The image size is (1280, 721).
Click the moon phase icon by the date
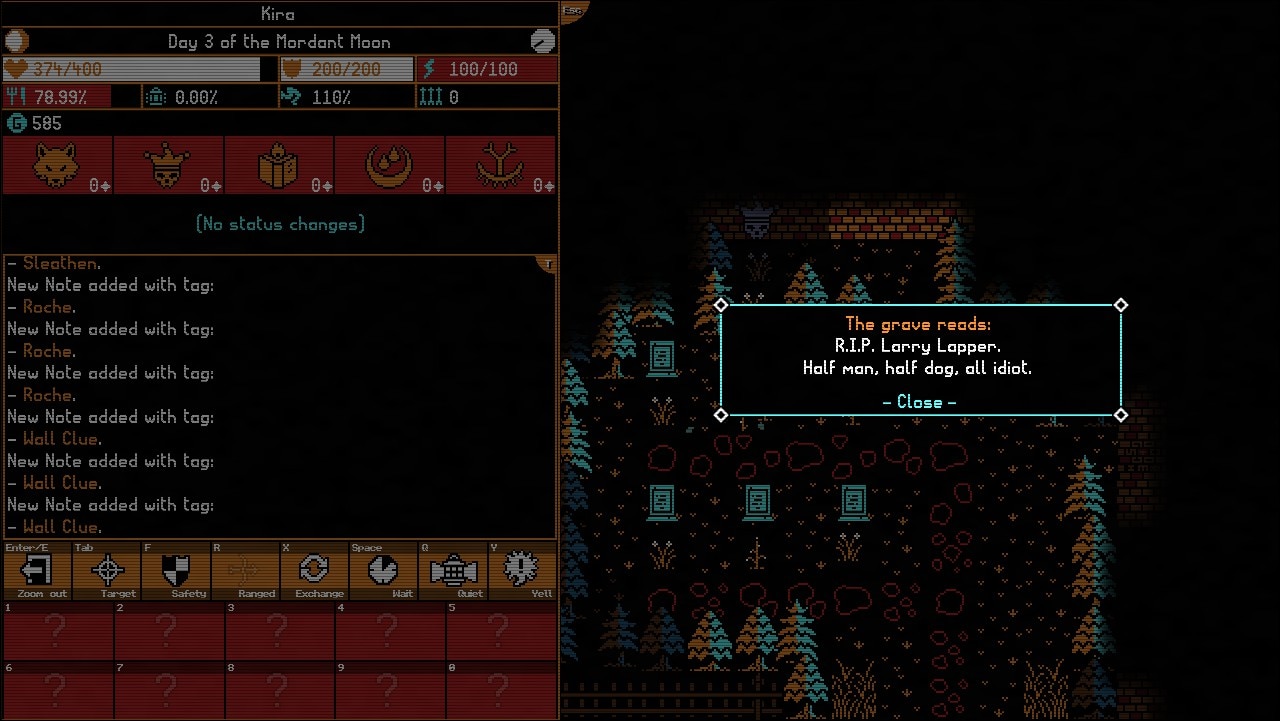click(x=17, y=41)
